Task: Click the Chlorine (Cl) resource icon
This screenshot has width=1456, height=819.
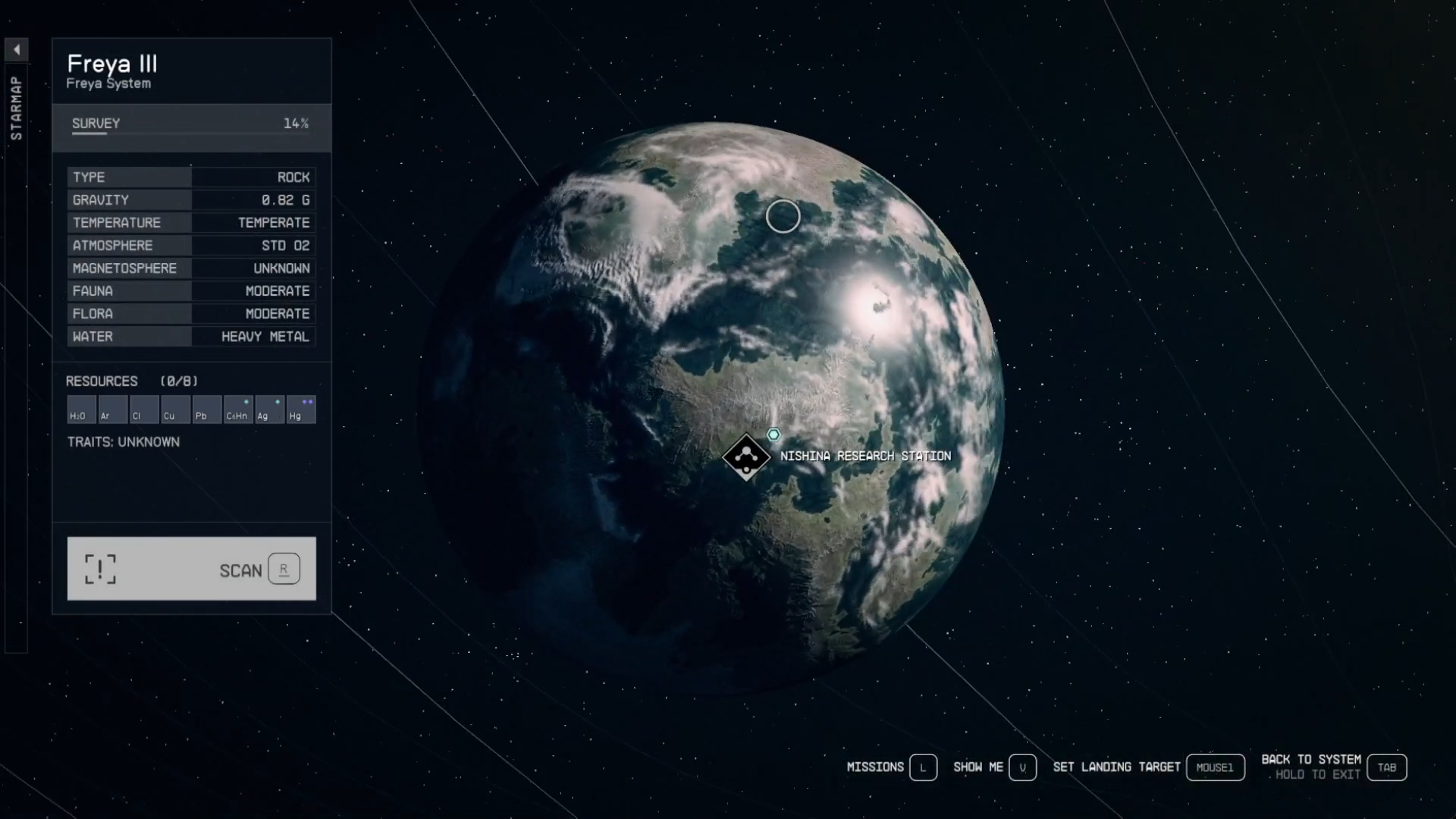Action: pos(143,409)
